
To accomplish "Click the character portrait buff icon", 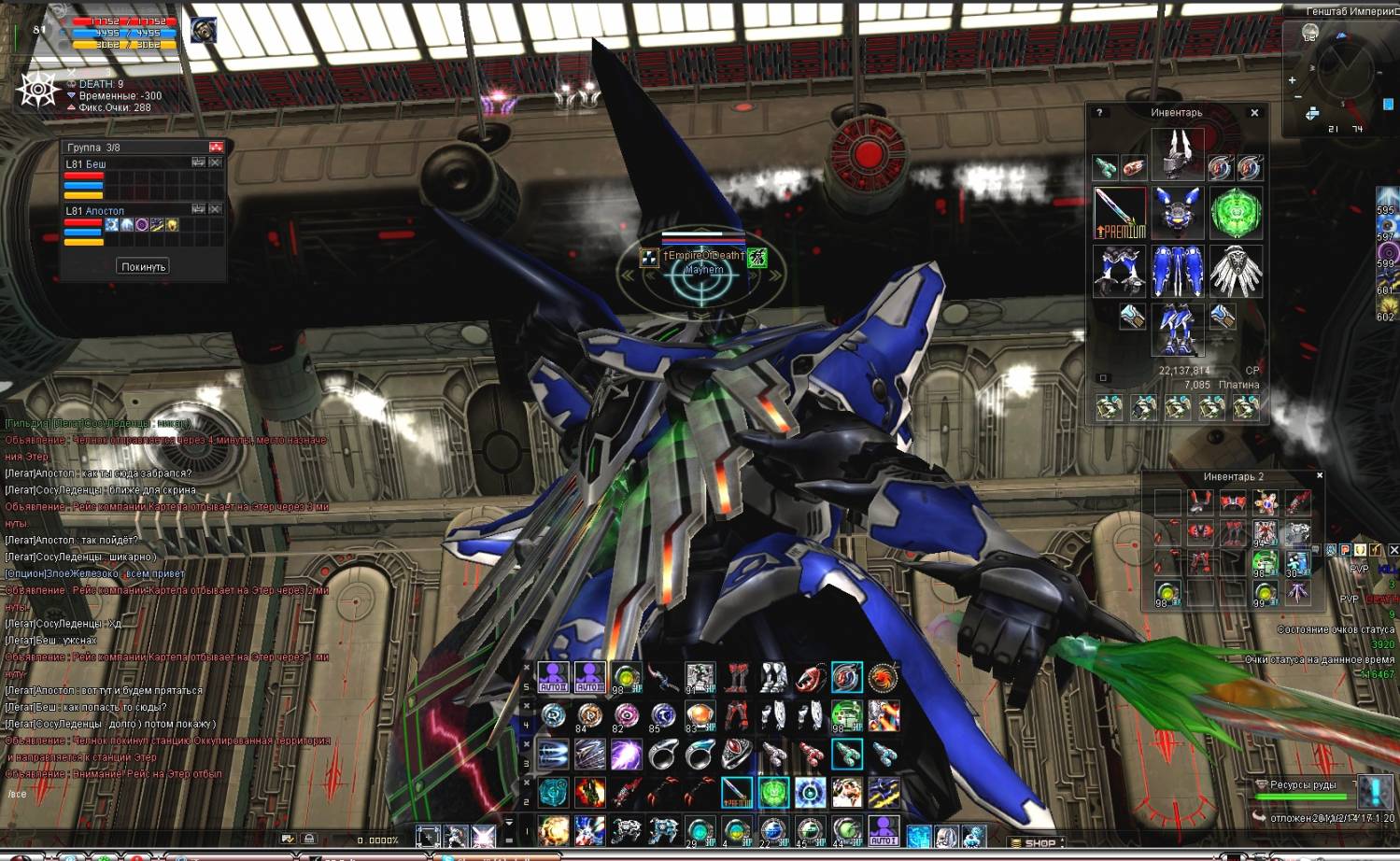I will (204, 30).
